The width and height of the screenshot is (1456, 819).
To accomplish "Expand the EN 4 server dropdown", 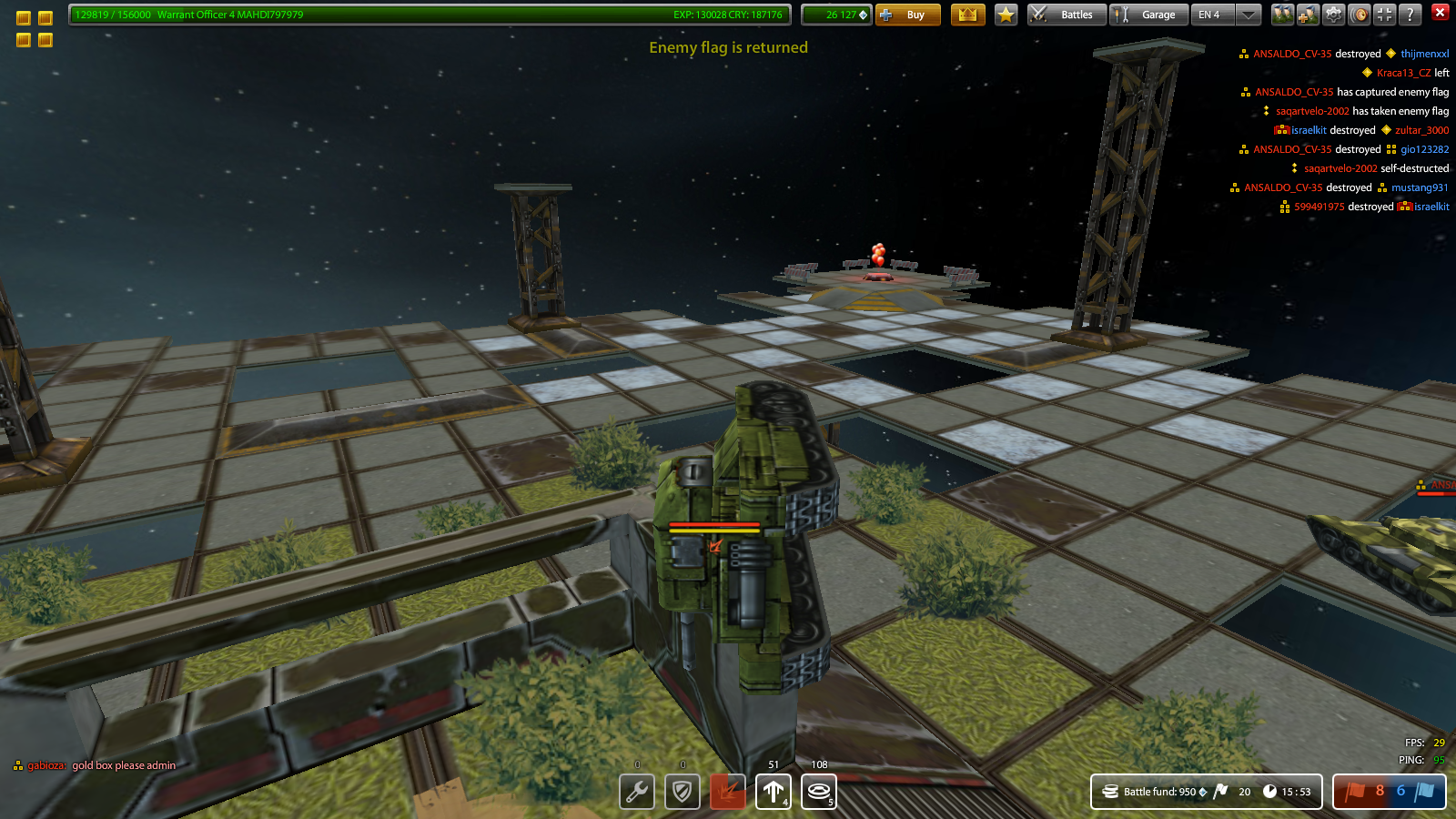I will click(1249, 15).
